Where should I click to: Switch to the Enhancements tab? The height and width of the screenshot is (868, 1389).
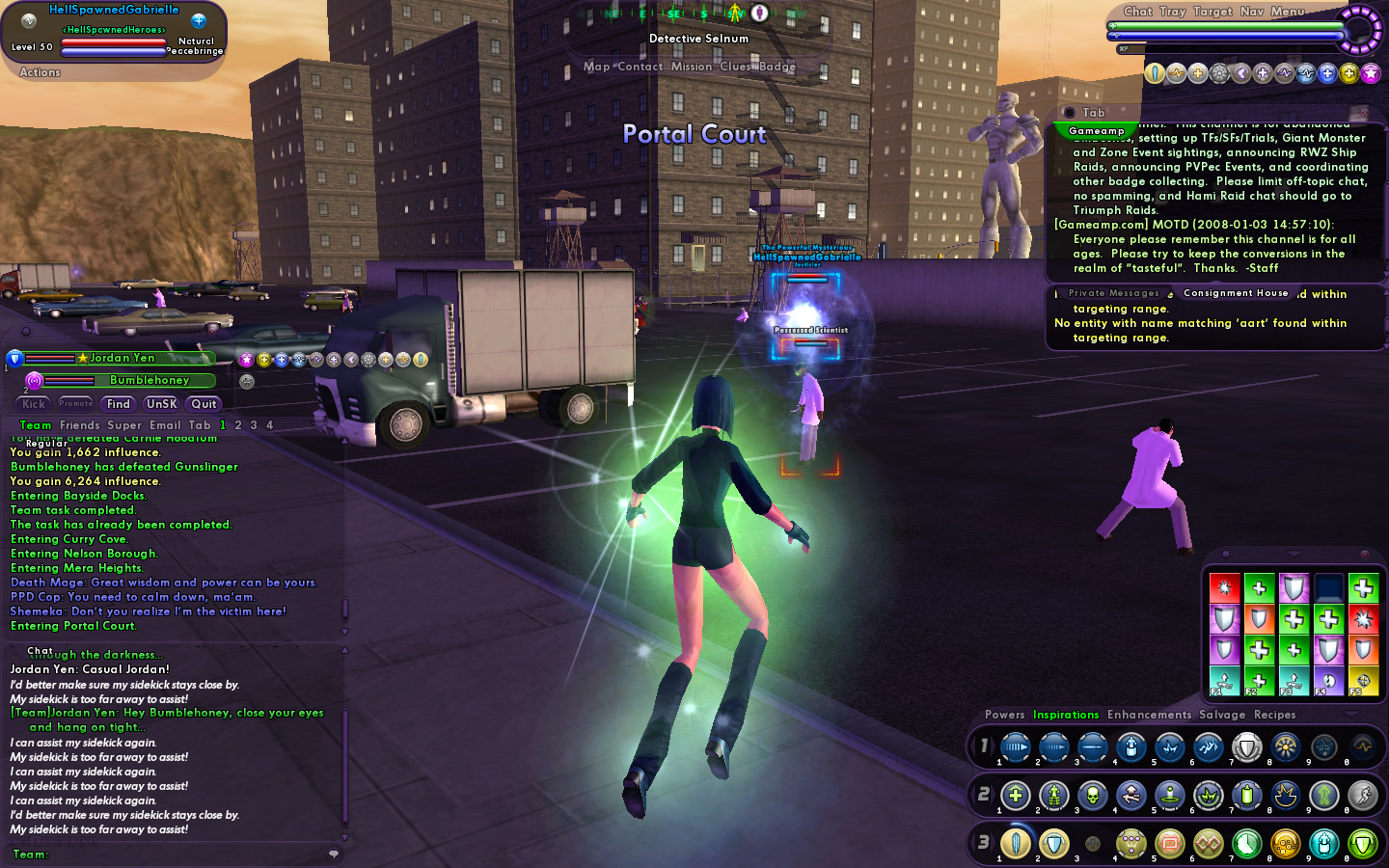click(x=1149, y=715)
